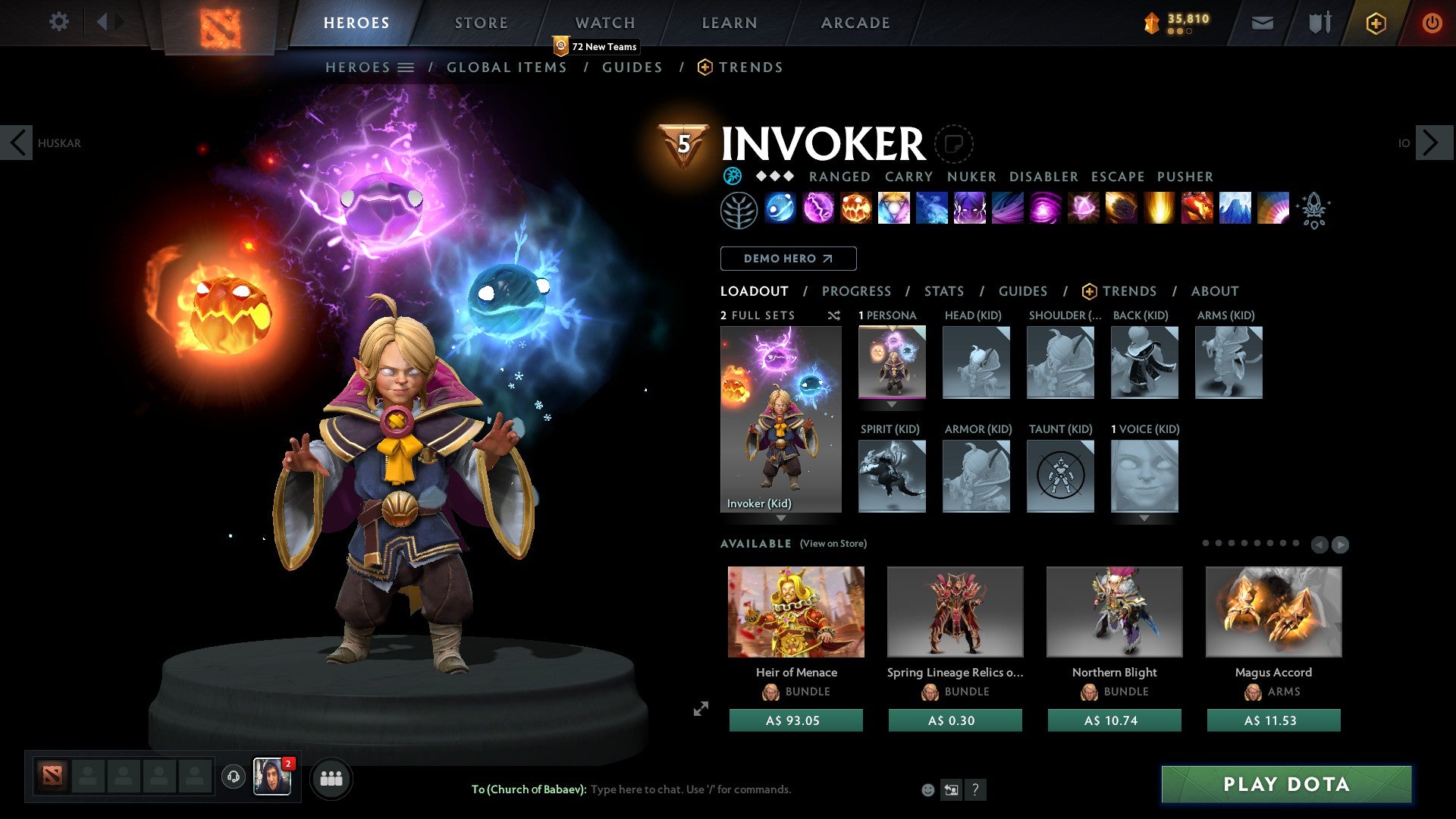
Task: Click the shuffle loadout icon next to Full Sets
Action: [x=833, y=315]
